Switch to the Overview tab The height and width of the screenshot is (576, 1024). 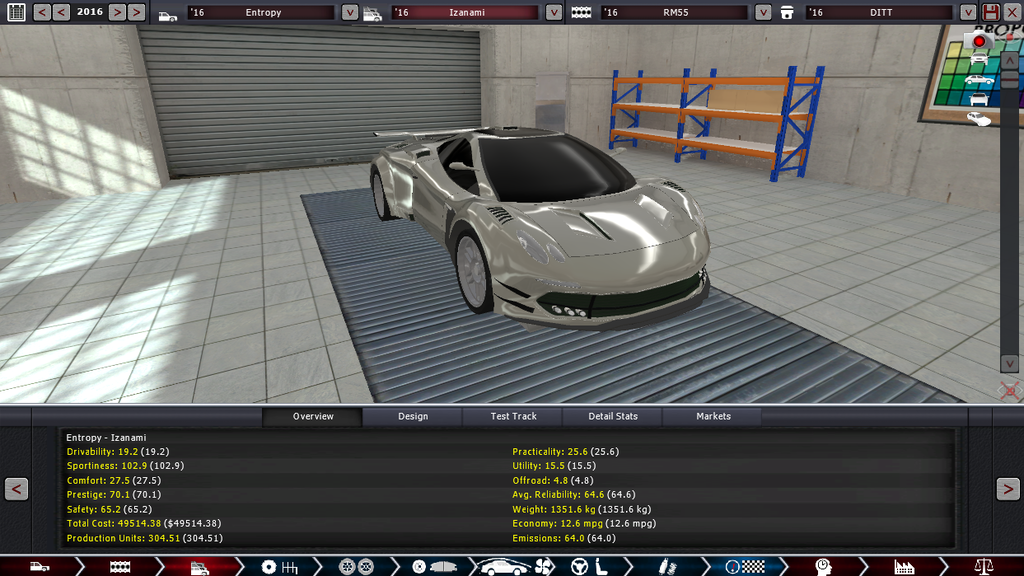[313, 416]
